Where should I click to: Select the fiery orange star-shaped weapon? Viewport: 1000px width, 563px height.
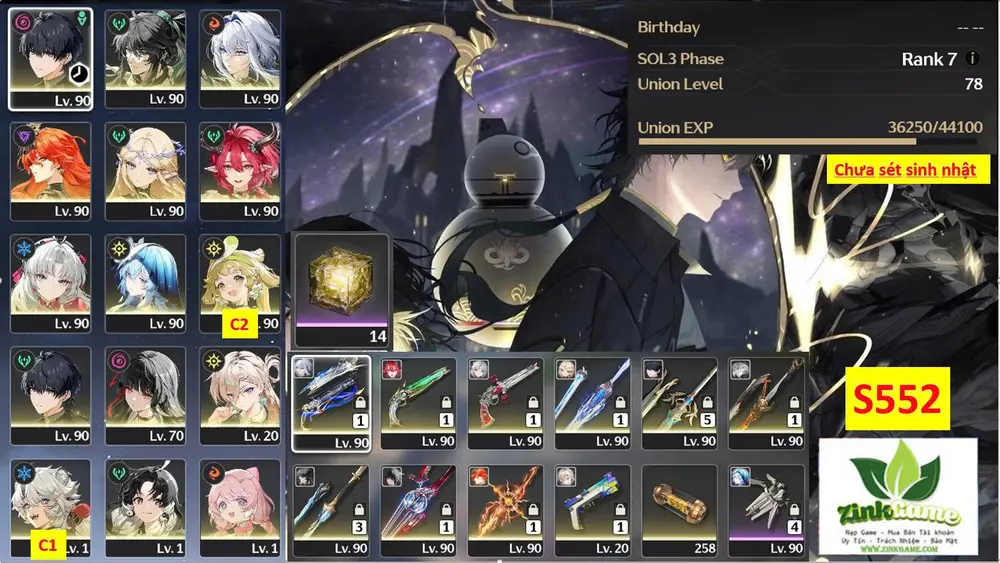505,509
